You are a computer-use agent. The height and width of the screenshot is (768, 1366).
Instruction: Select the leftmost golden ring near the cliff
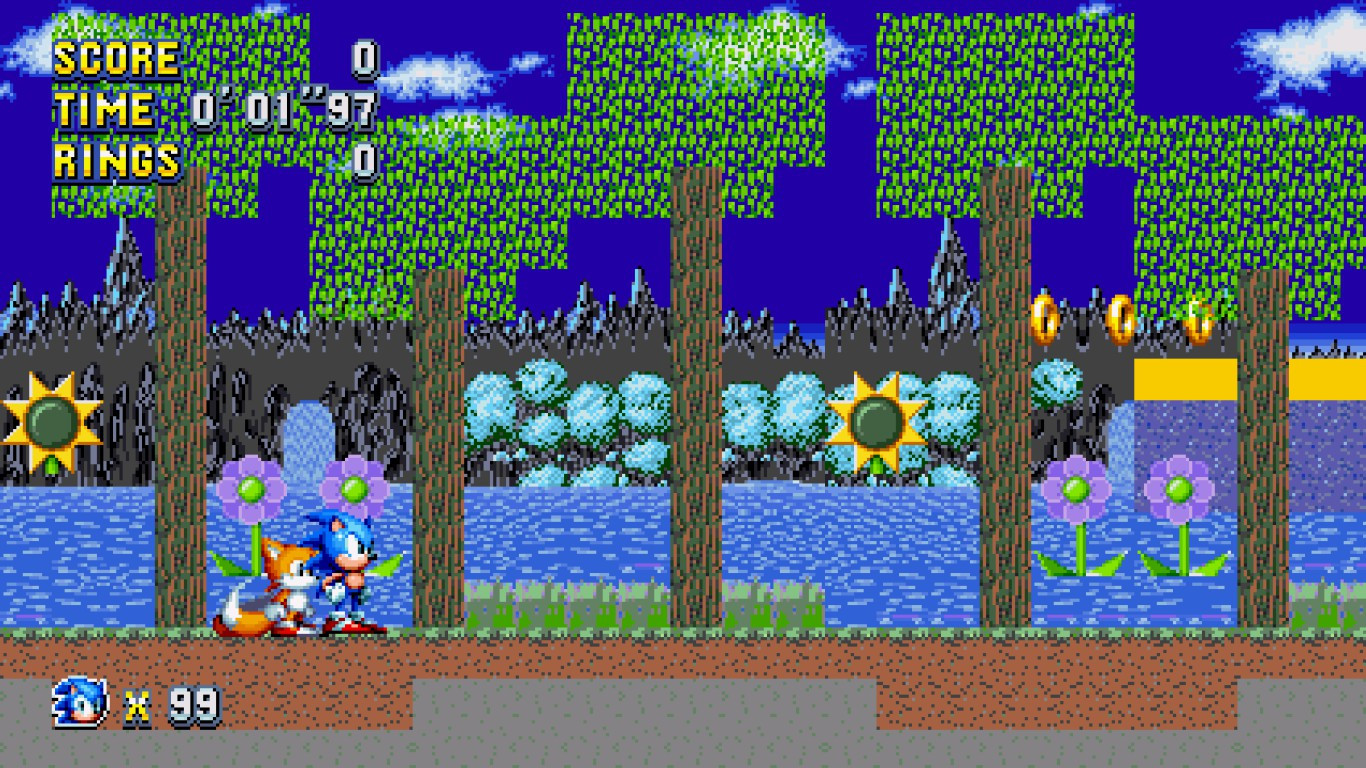point(1041,318)
